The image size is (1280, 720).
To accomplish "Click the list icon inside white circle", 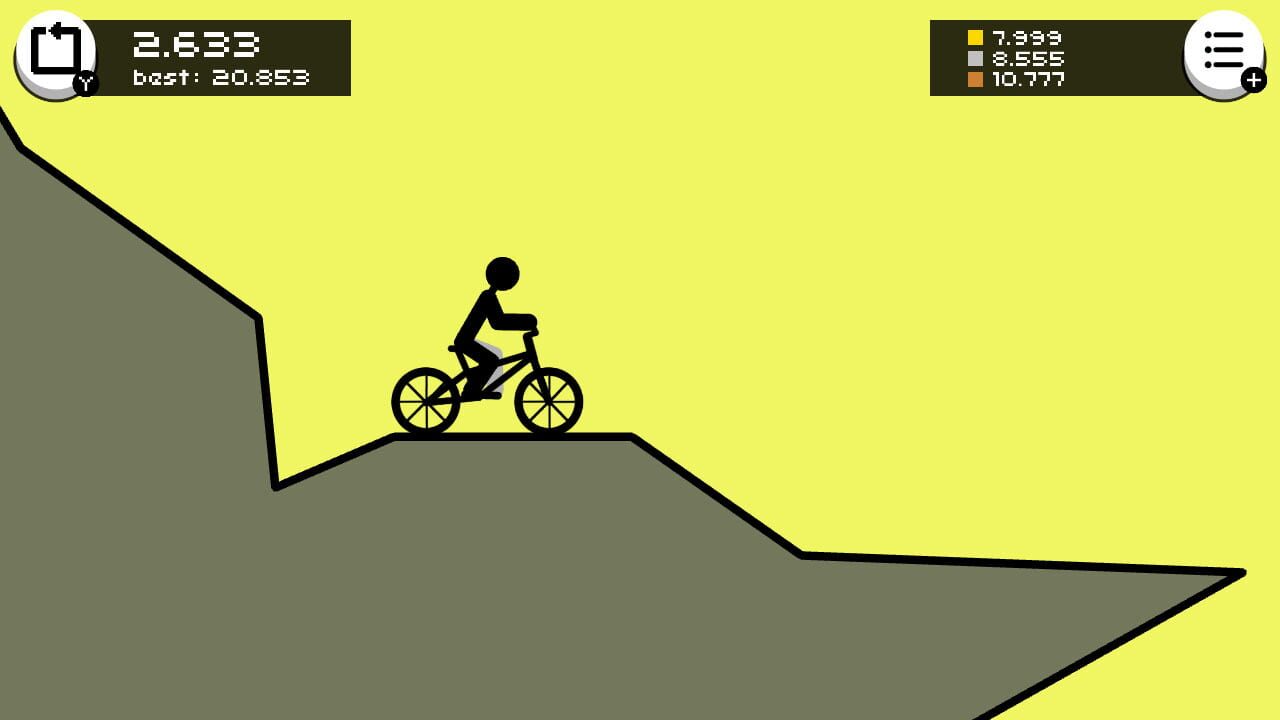I will point(1224,48).
